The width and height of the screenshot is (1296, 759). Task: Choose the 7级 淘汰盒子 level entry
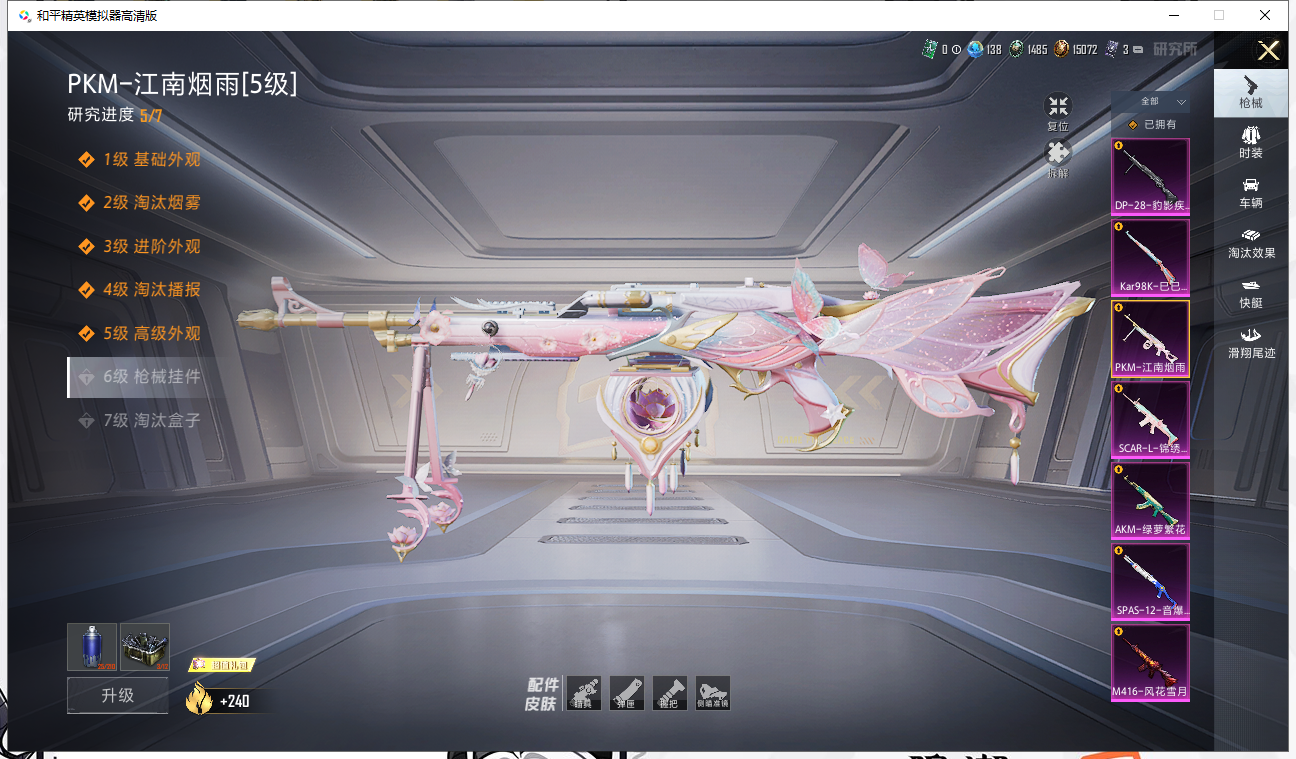[x=152, y=421]
